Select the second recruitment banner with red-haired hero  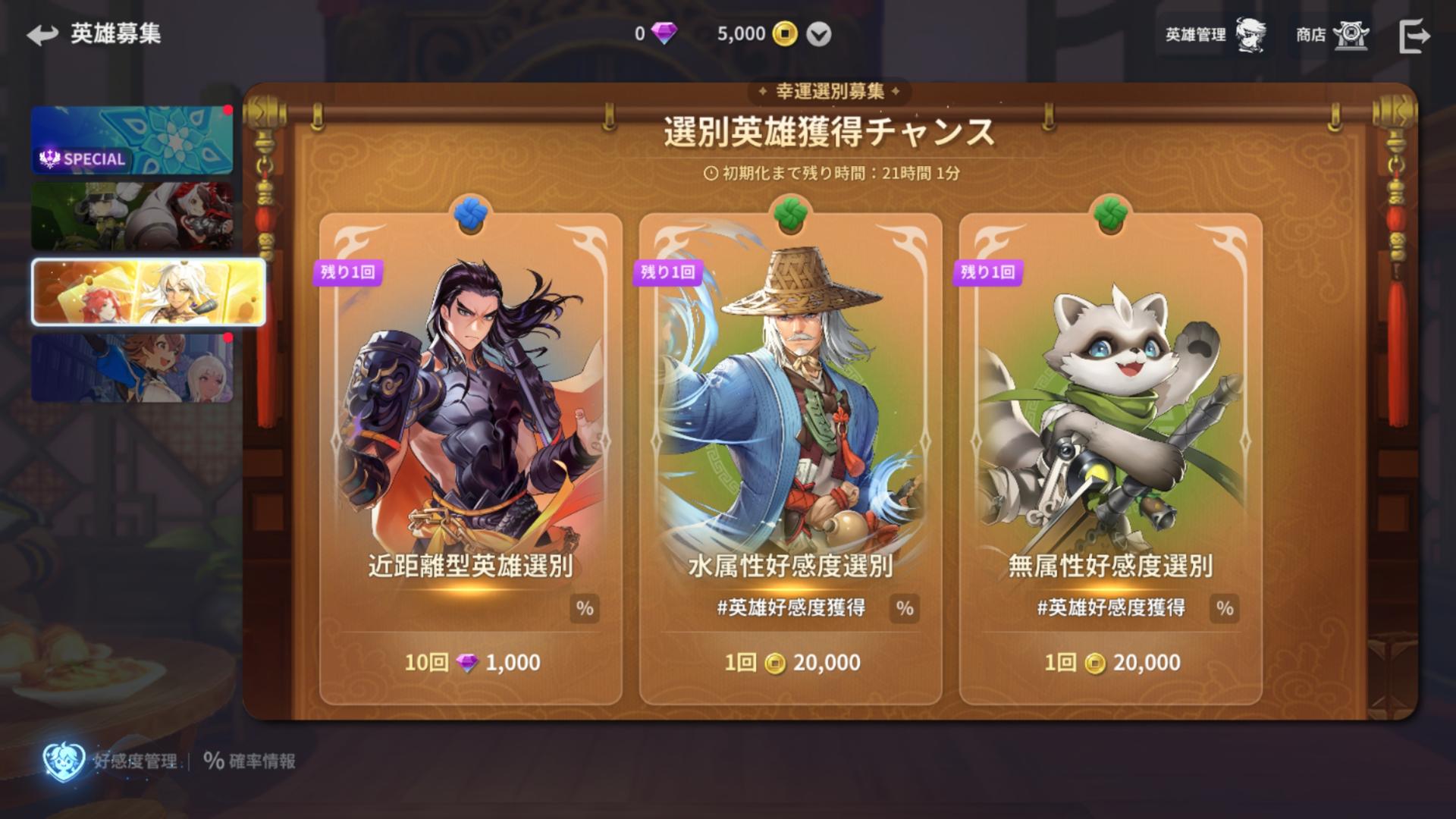click(132, 216)
